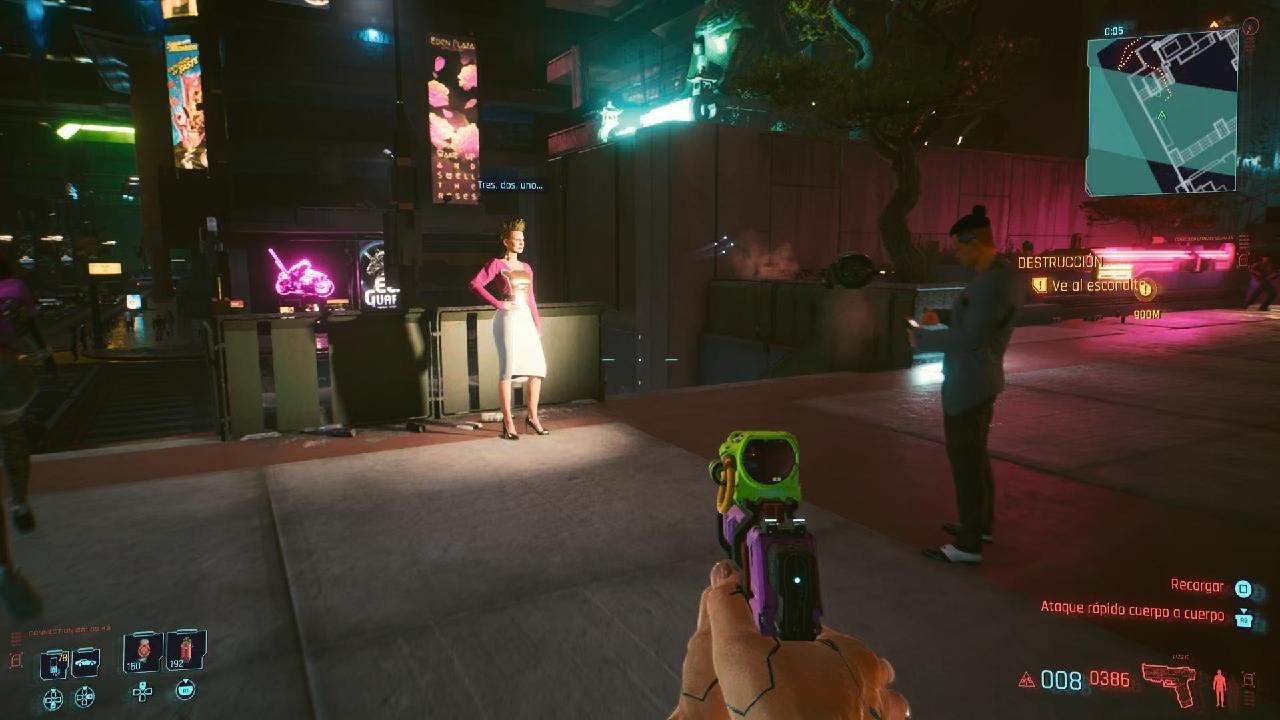
Task: Click the standing character silhouette icon
Action: (1219, 686)
